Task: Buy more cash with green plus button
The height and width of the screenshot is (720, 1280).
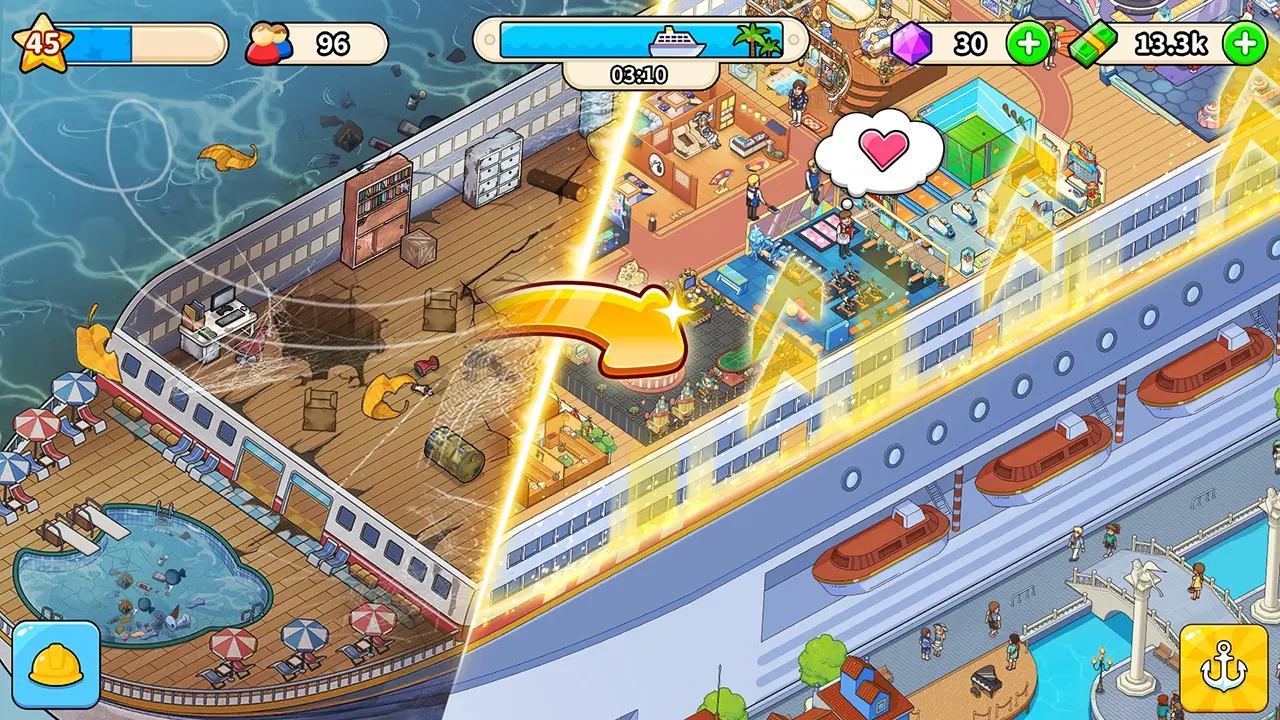Action: point(1245,44)
